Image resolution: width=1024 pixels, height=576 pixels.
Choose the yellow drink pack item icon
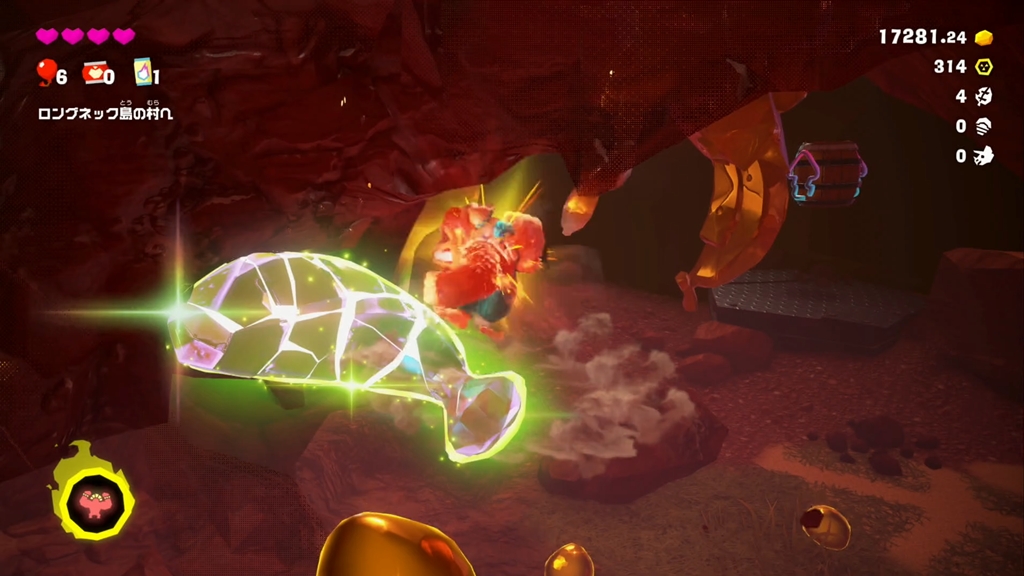pyautogui.click(x=142, y=74)
